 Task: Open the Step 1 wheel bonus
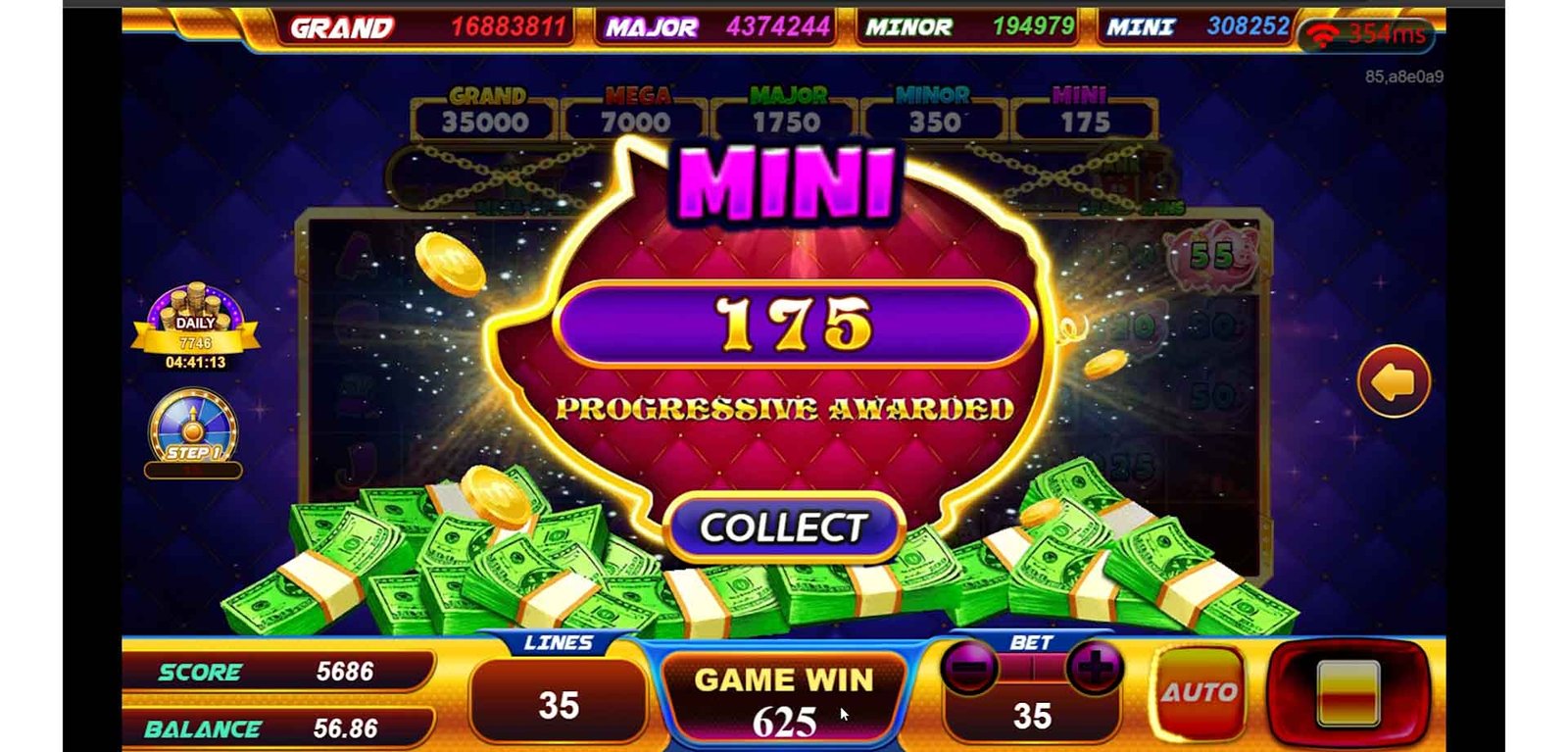point(193,429)
